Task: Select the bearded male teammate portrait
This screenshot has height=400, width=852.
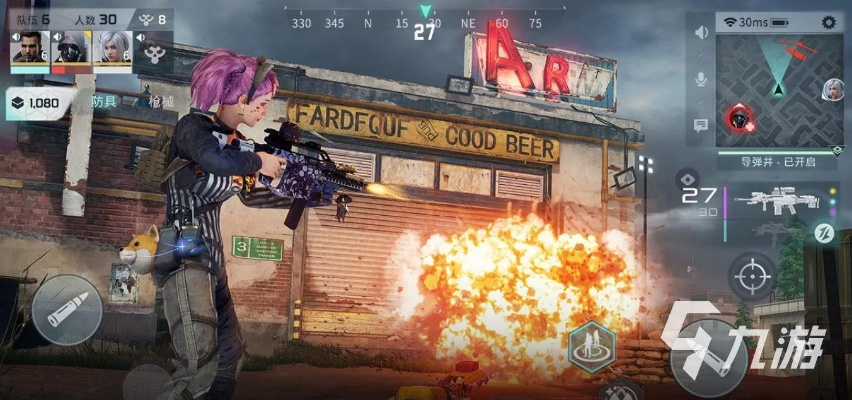Action: (29, 49)
